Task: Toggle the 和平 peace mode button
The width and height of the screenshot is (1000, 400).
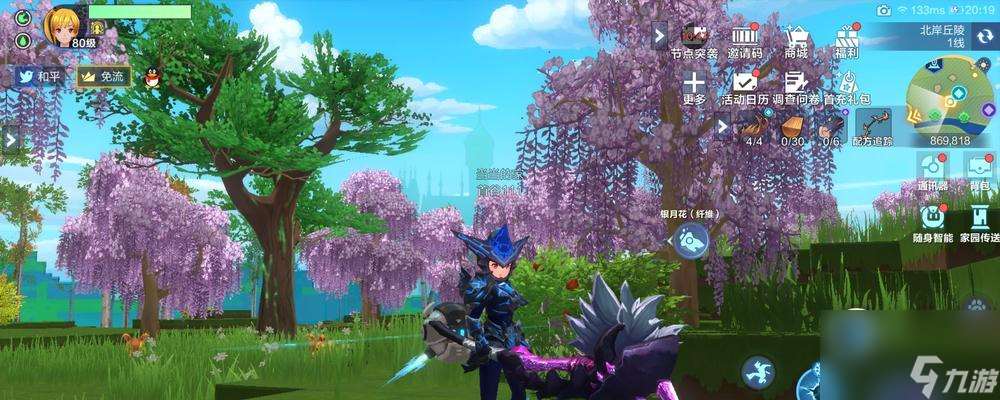Action: point(38,76)
